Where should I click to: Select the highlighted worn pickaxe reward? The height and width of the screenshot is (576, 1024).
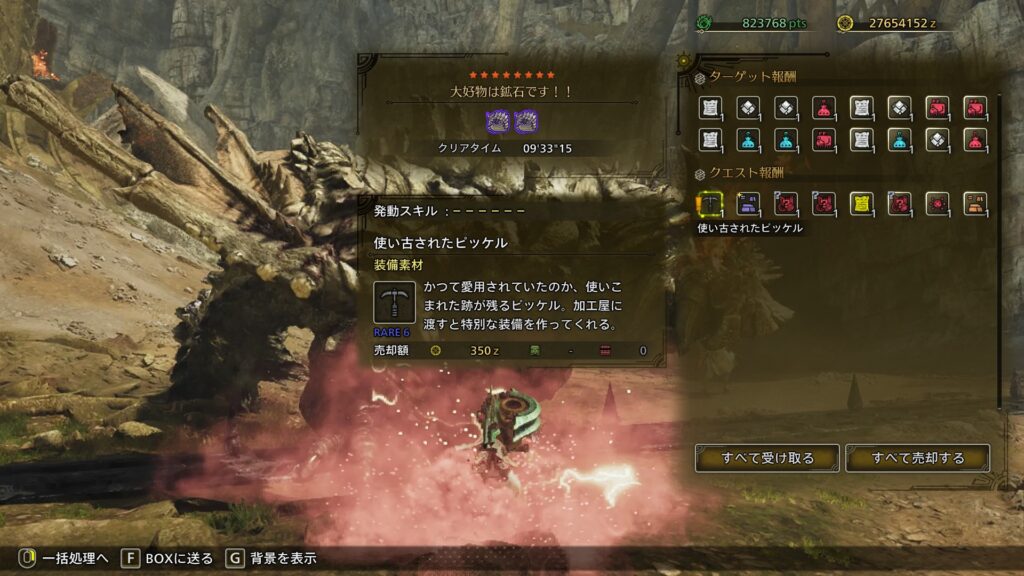(710, 204)
